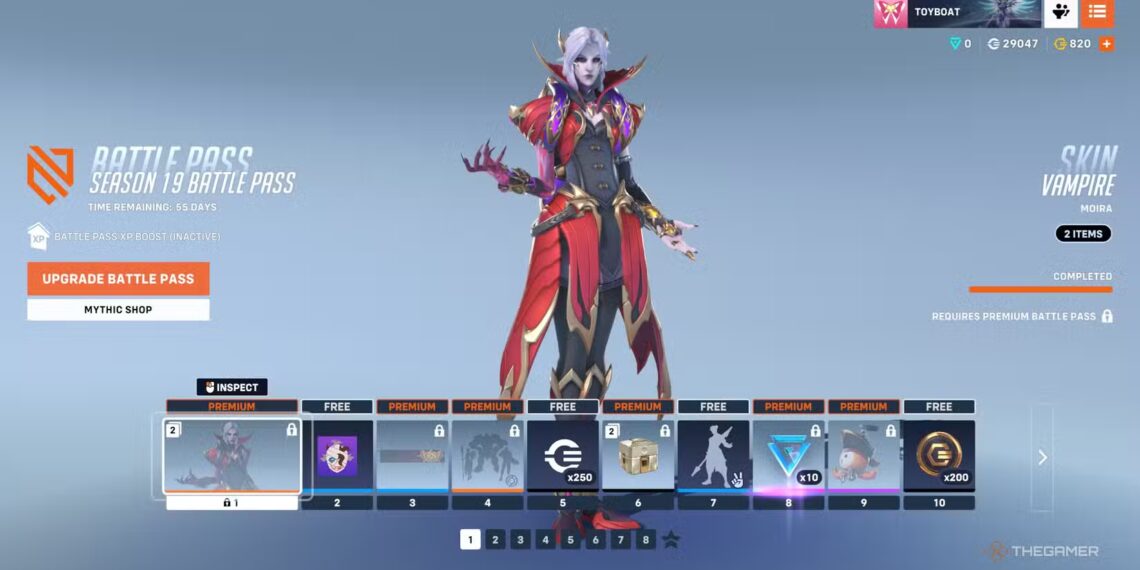Pick the tier 5 250 credits reward
Screen dimensions: 1140x570
click(x=563, y=456)
